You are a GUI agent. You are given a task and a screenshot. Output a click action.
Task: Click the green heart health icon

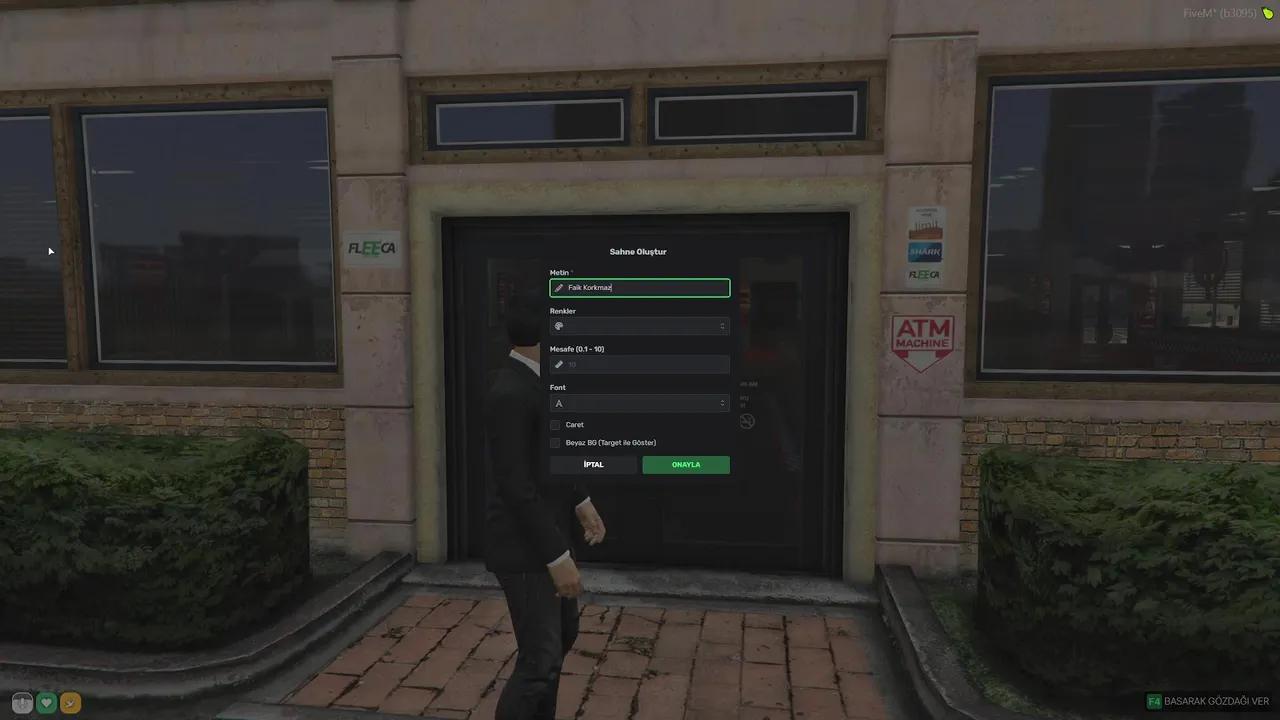45,703
